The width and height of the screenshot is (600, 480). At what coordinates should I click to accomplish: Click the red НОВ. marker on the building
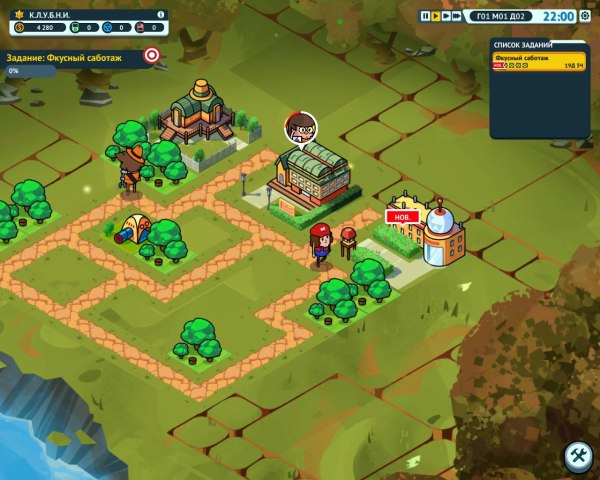(397, 216)
